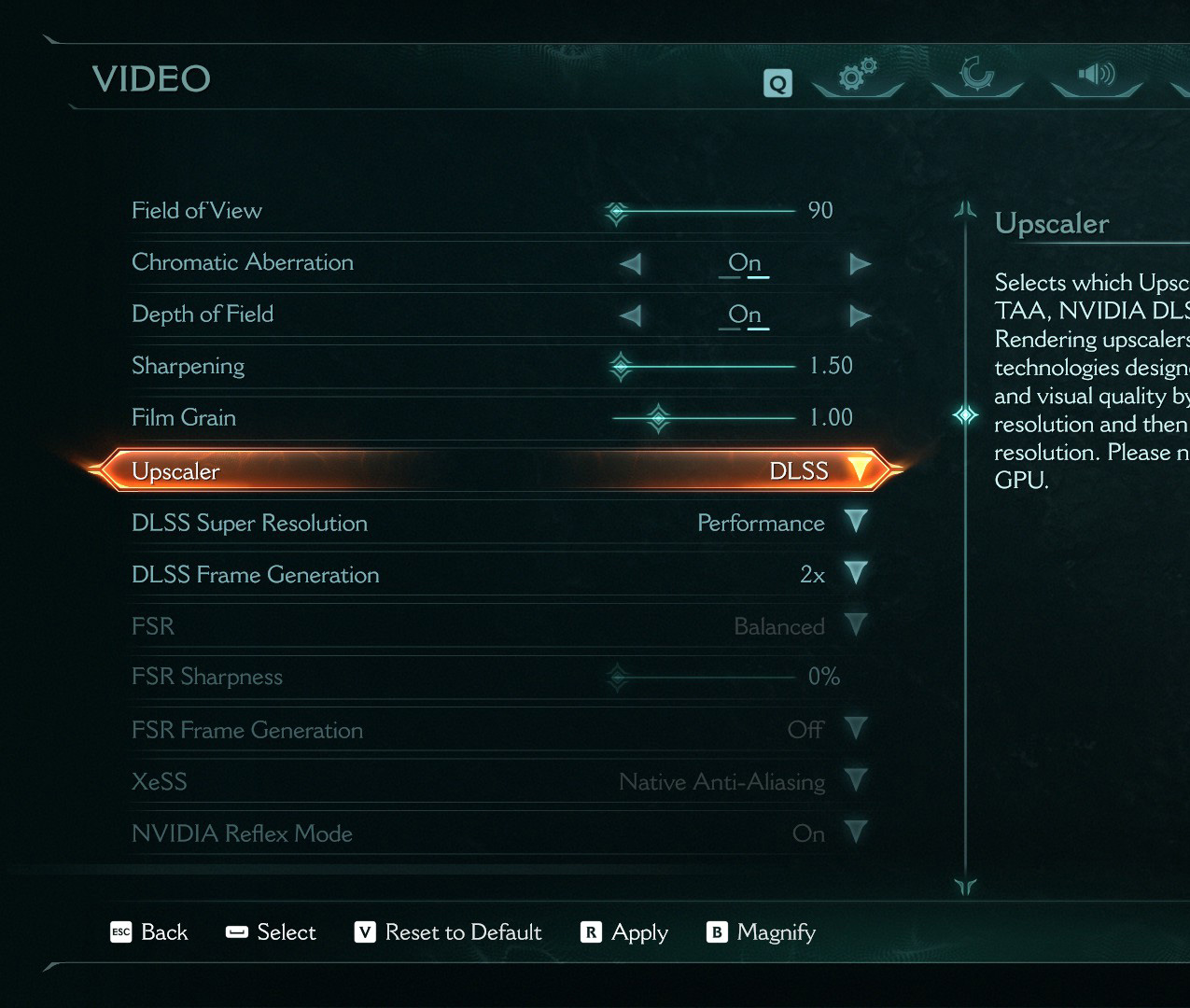Click the Back button
The width and height of the screenshot is (1190, 1008).
[x=150, y=932]
